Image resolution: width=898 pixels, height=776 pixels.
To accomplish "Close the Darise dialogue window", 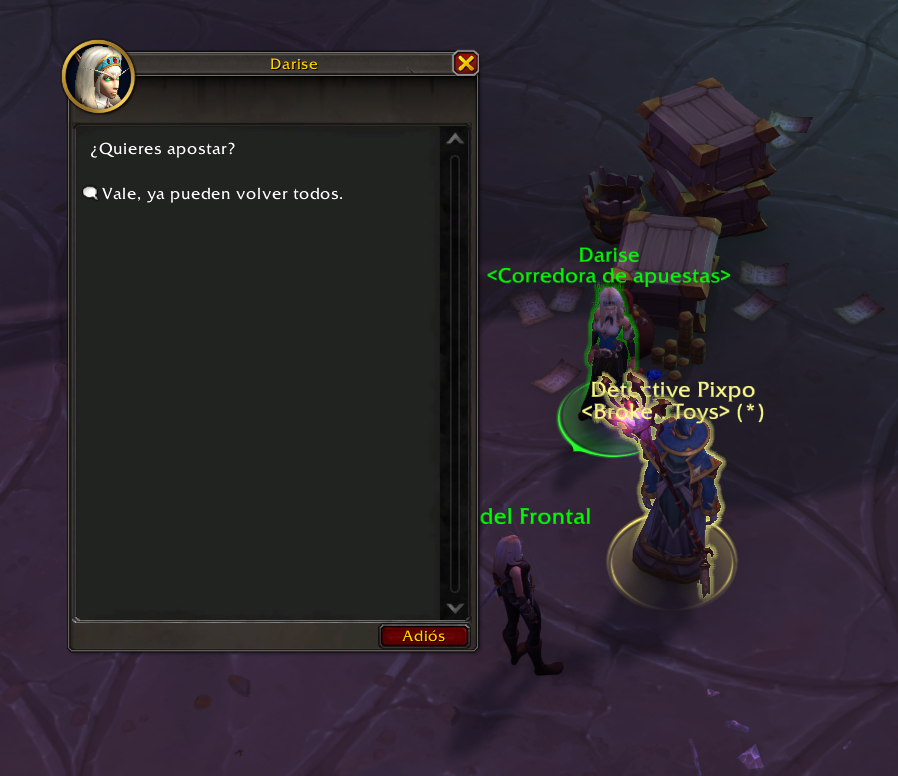I will pos(465,64).
